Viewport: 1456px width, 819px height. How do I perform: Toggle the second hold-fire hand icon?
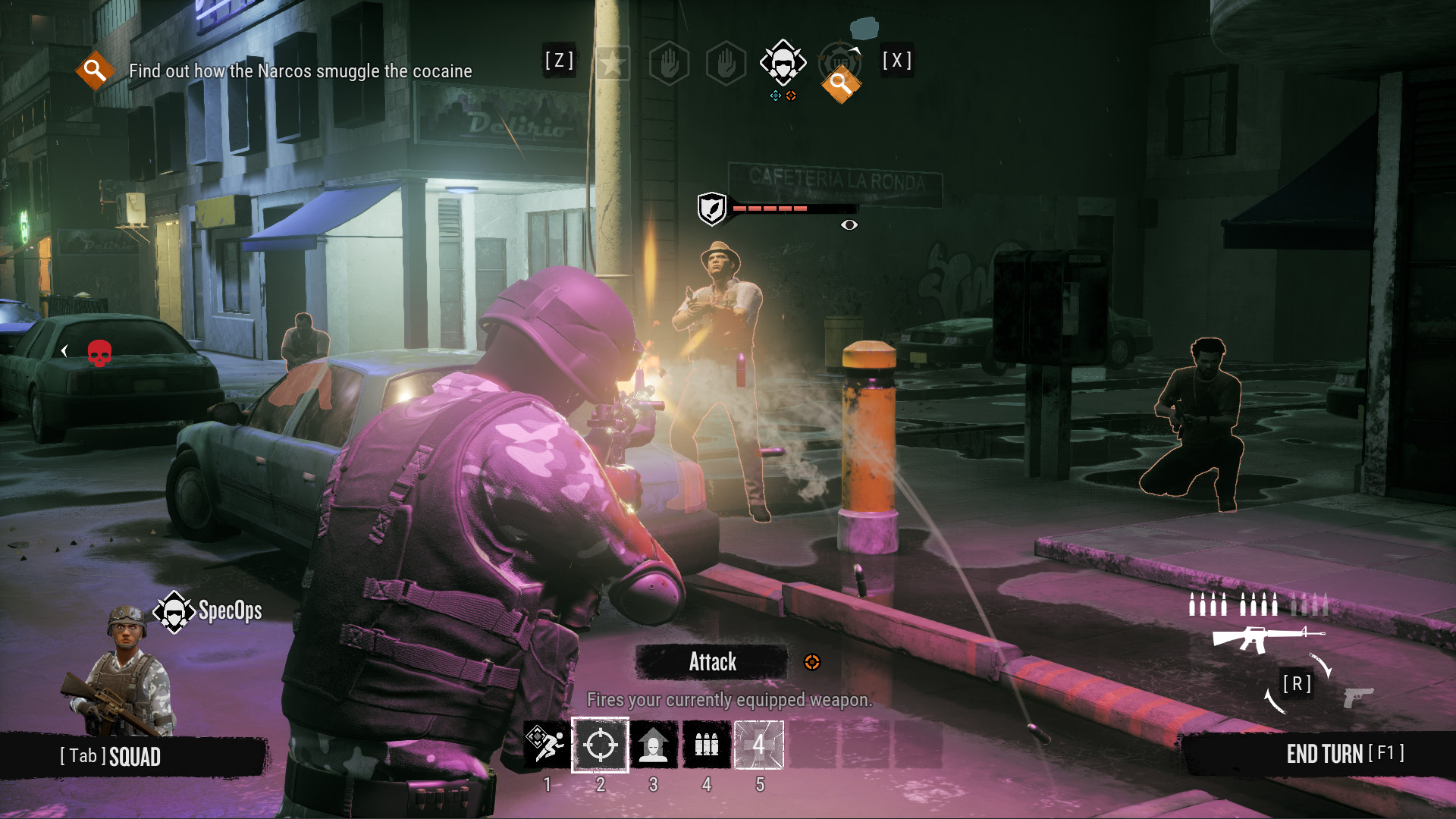point(723,63)
